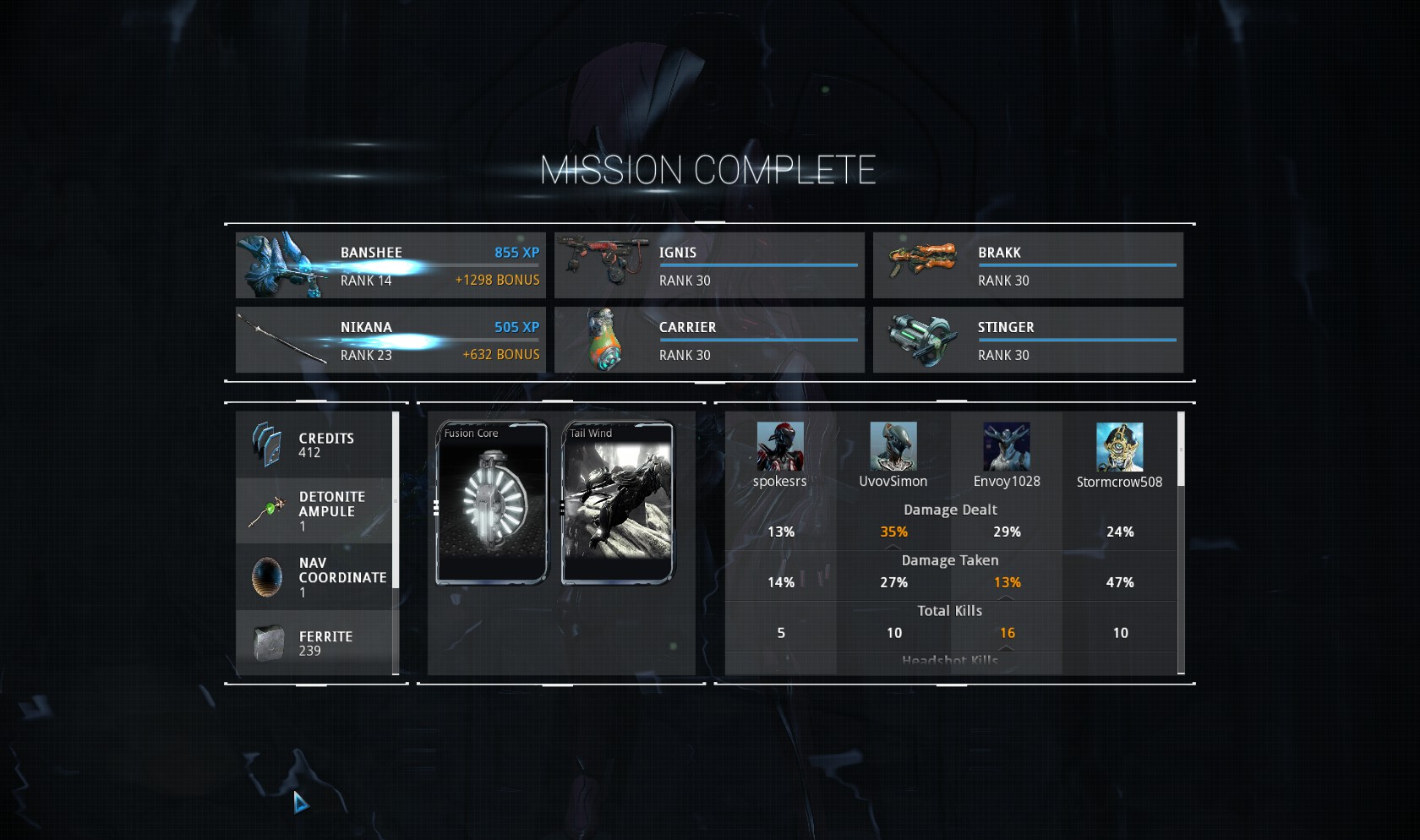Choose Stormcrow508's player avatar
Image resolution: width=1420 pixels, height=840 pixels.
coord(1120,447)
